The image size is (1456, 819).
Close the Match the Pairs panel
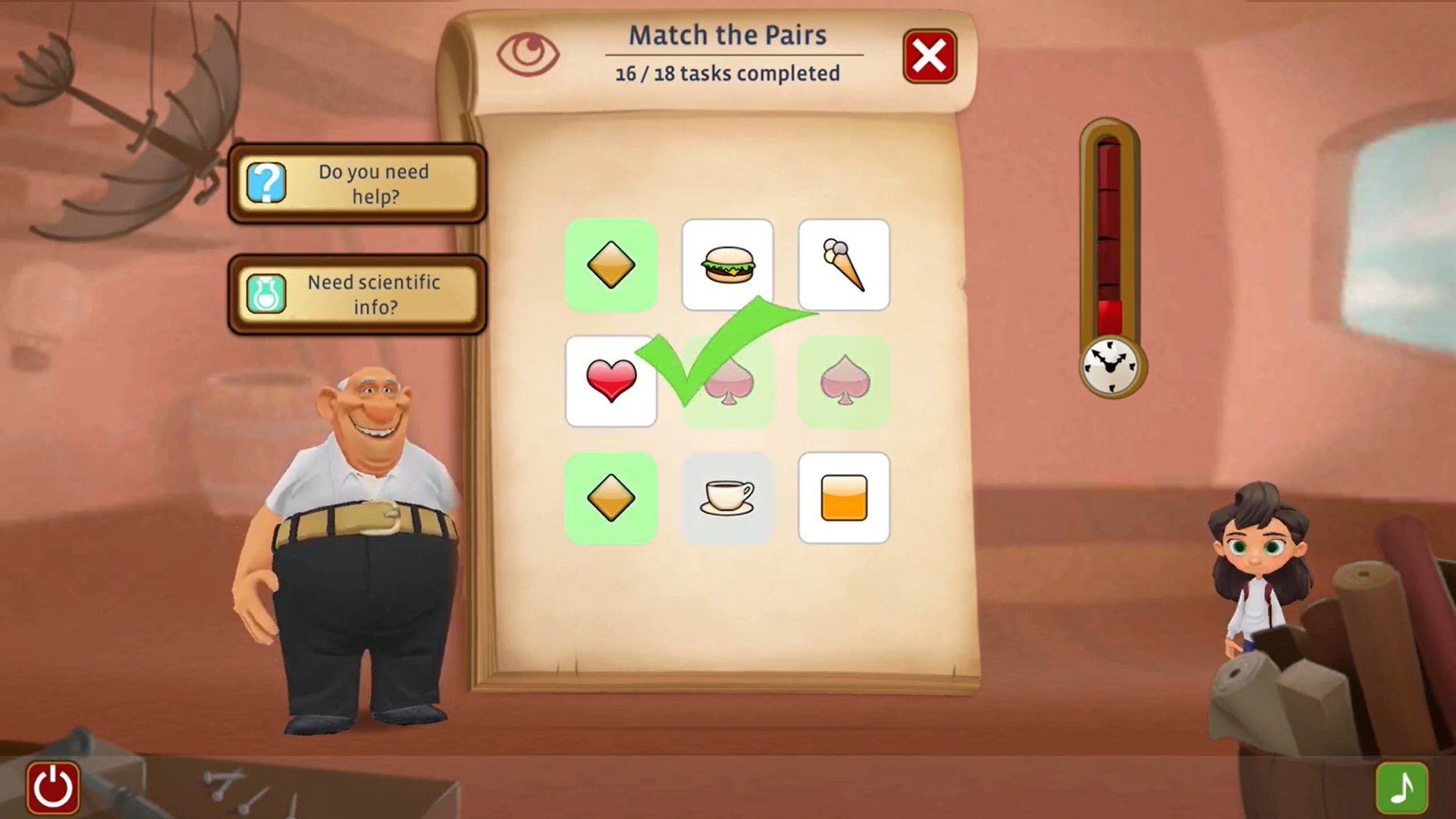point(929,56)
